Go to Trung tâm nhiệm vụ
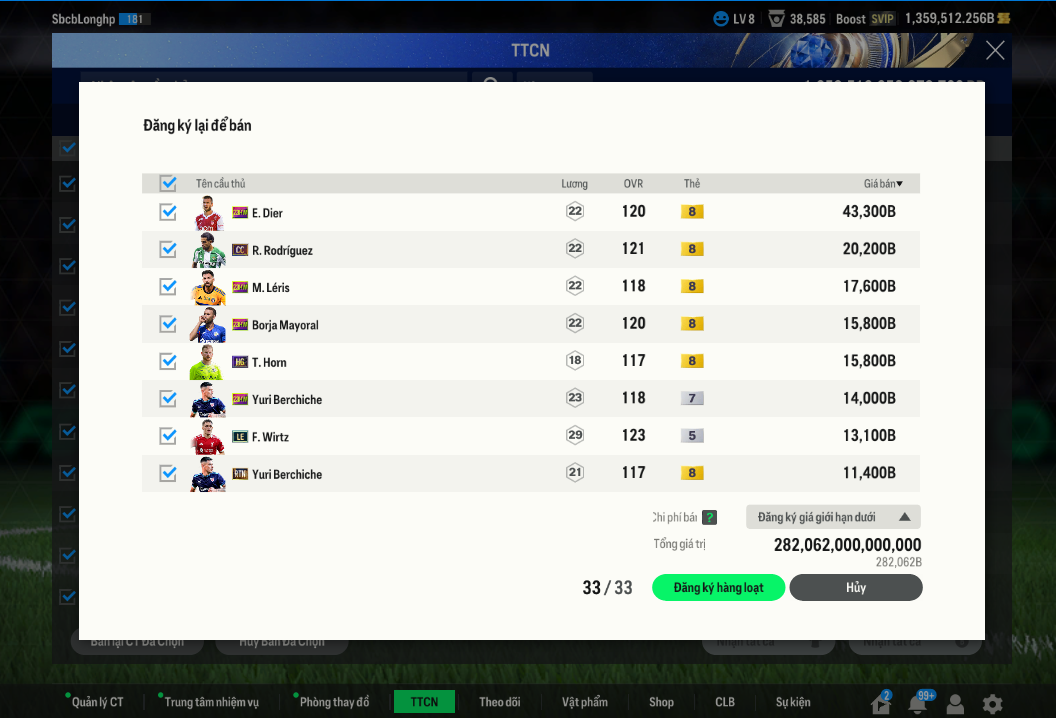This screenshot has height=718, width=1056. tap(211, 702)
